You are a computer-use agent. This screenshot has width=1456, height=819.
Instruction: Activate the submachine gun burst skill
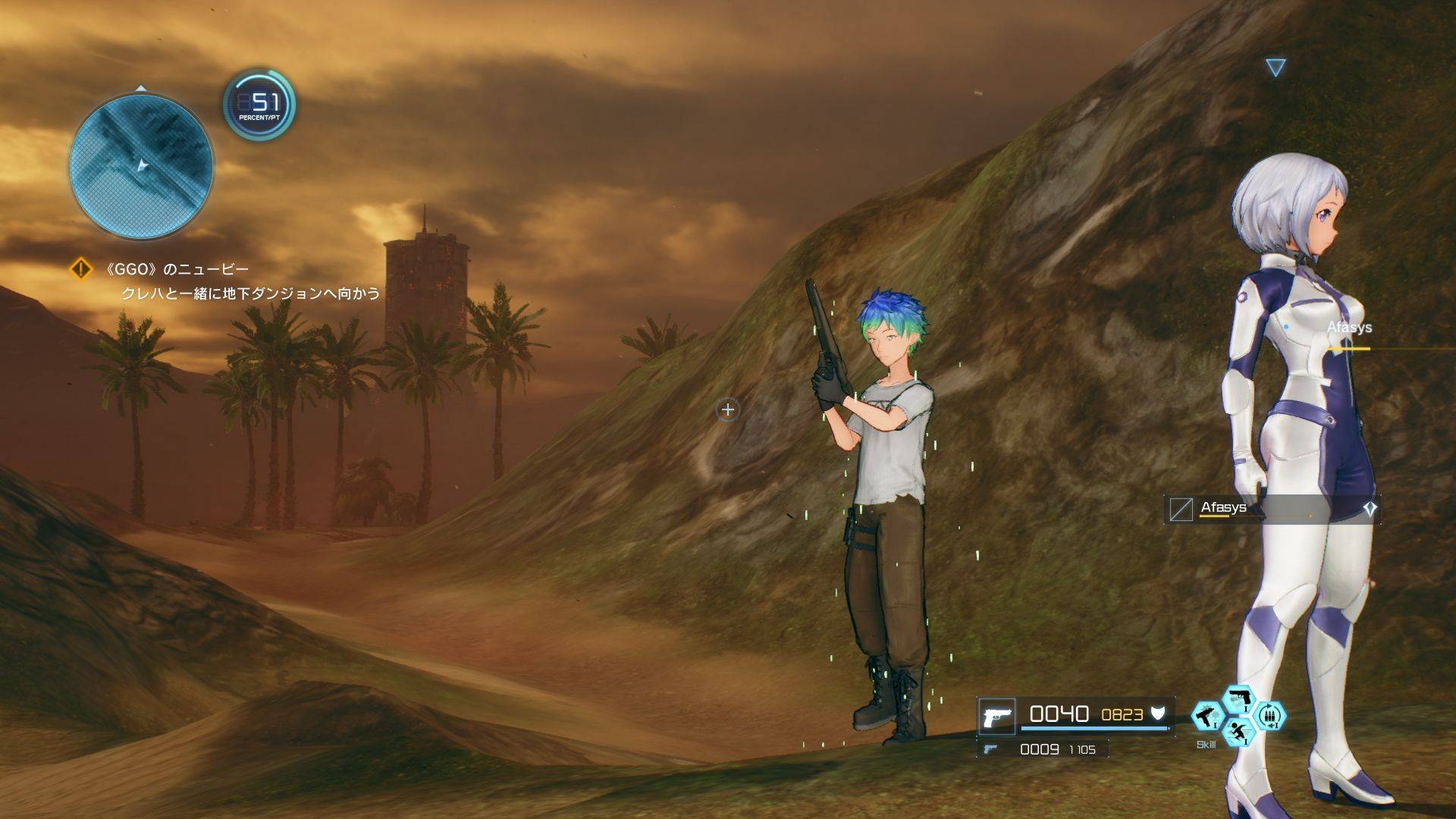pos(1207,717)
